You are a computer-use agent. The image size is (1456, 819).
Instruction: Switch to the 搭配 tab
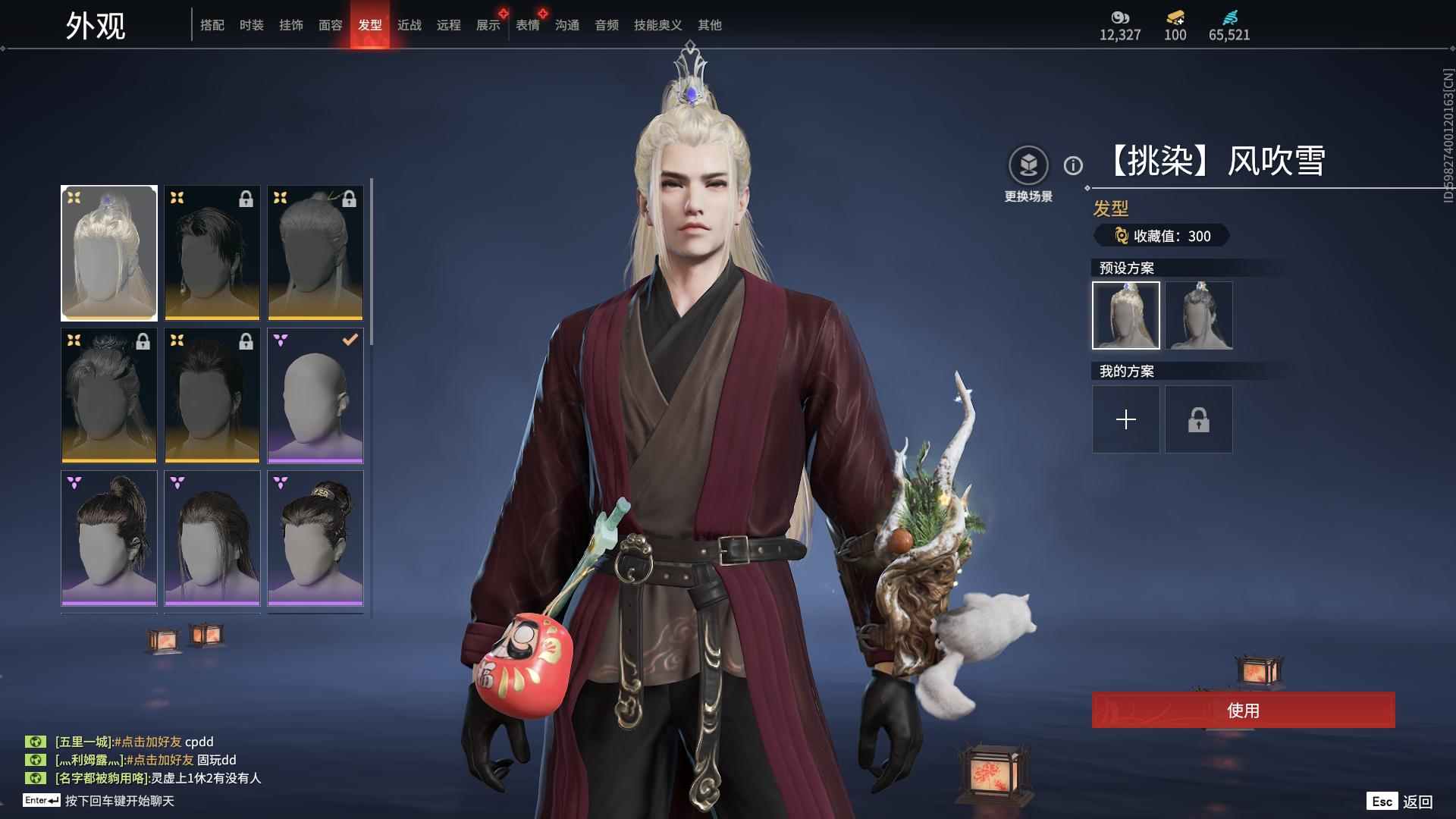(212, 25)
